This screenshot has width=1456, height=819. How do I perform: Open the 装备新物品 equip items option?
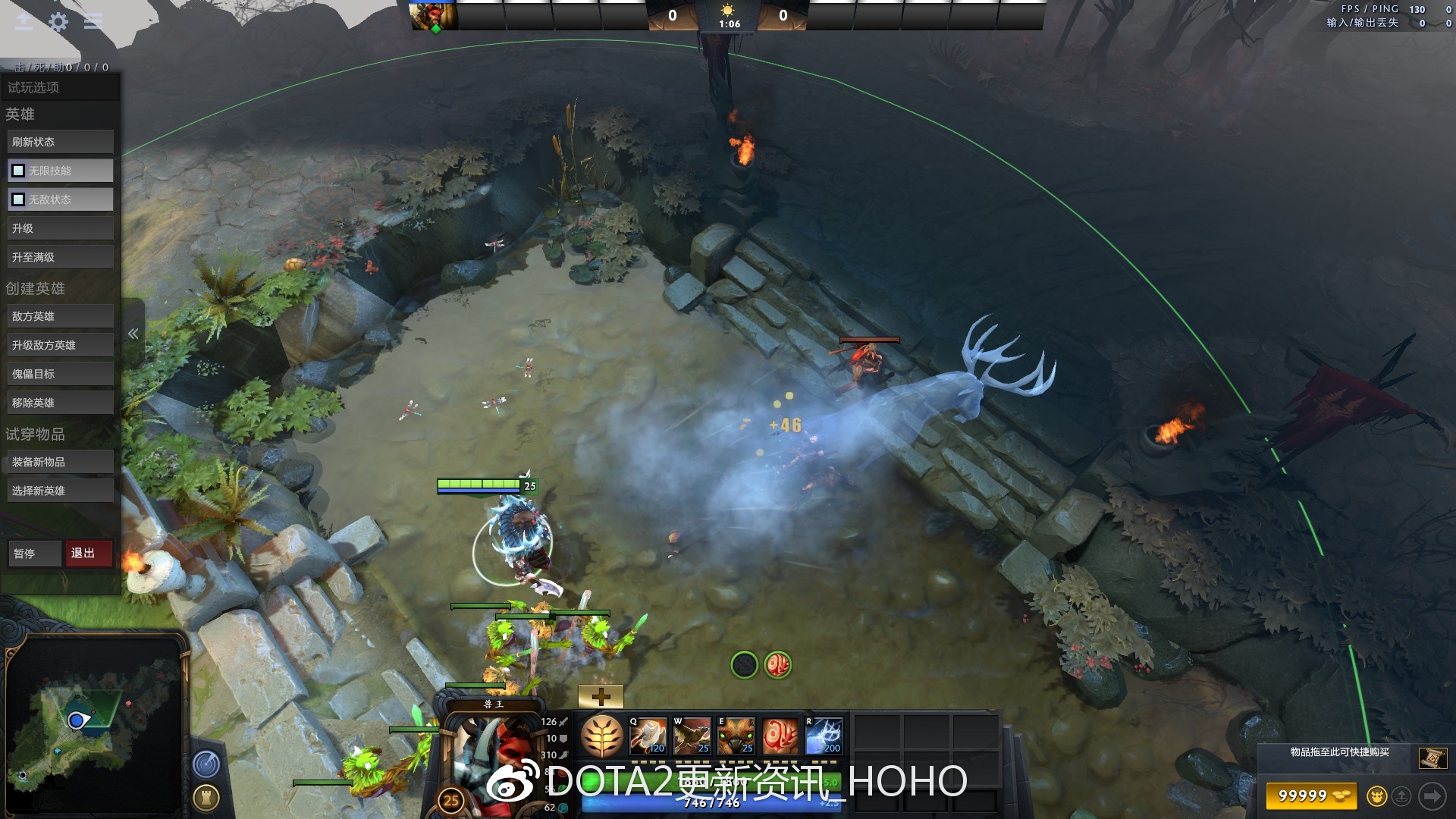point(61,462)
